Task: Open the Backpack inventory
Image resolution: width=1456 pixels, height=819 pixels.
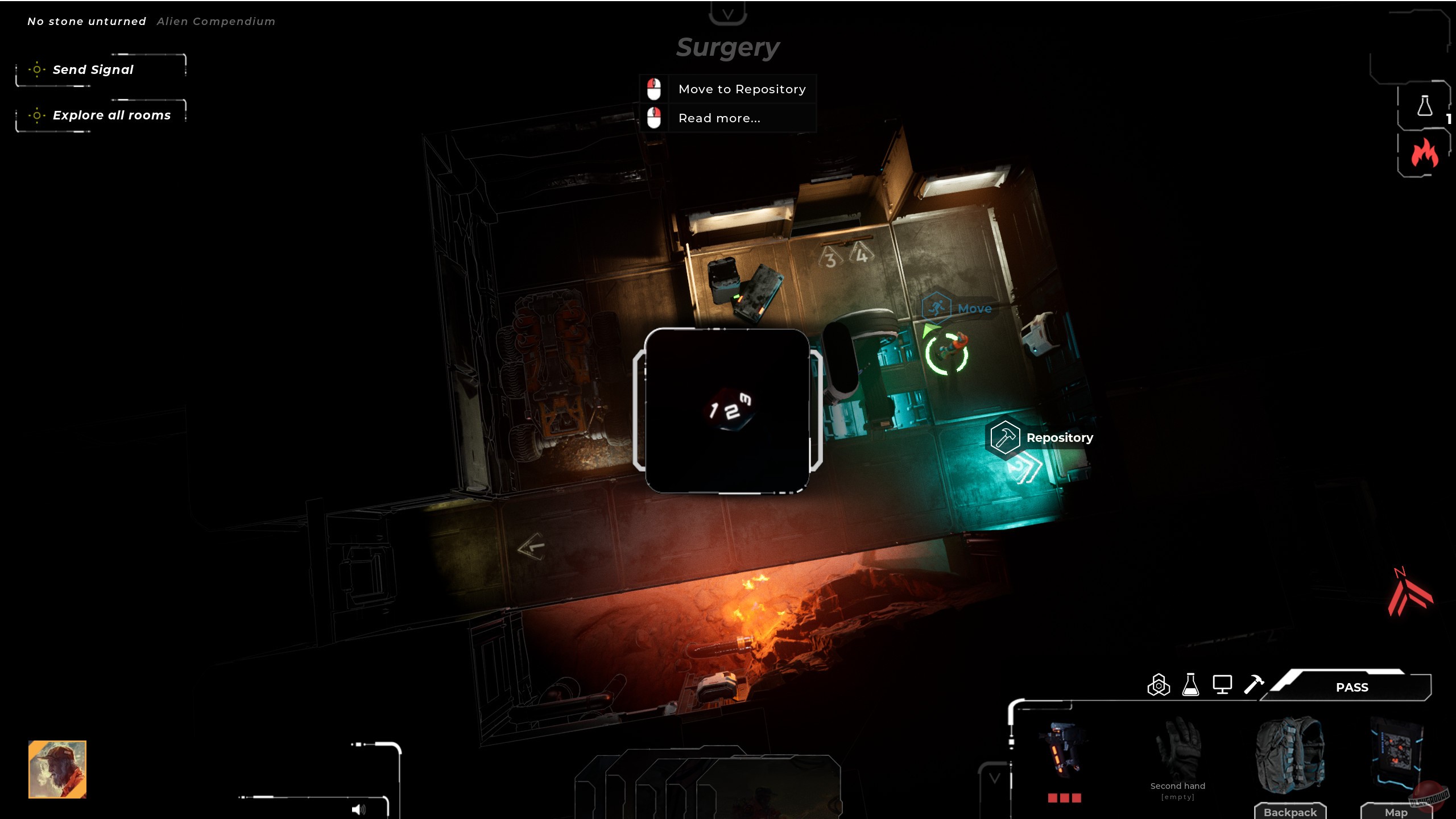Action: pos(1290,812)
